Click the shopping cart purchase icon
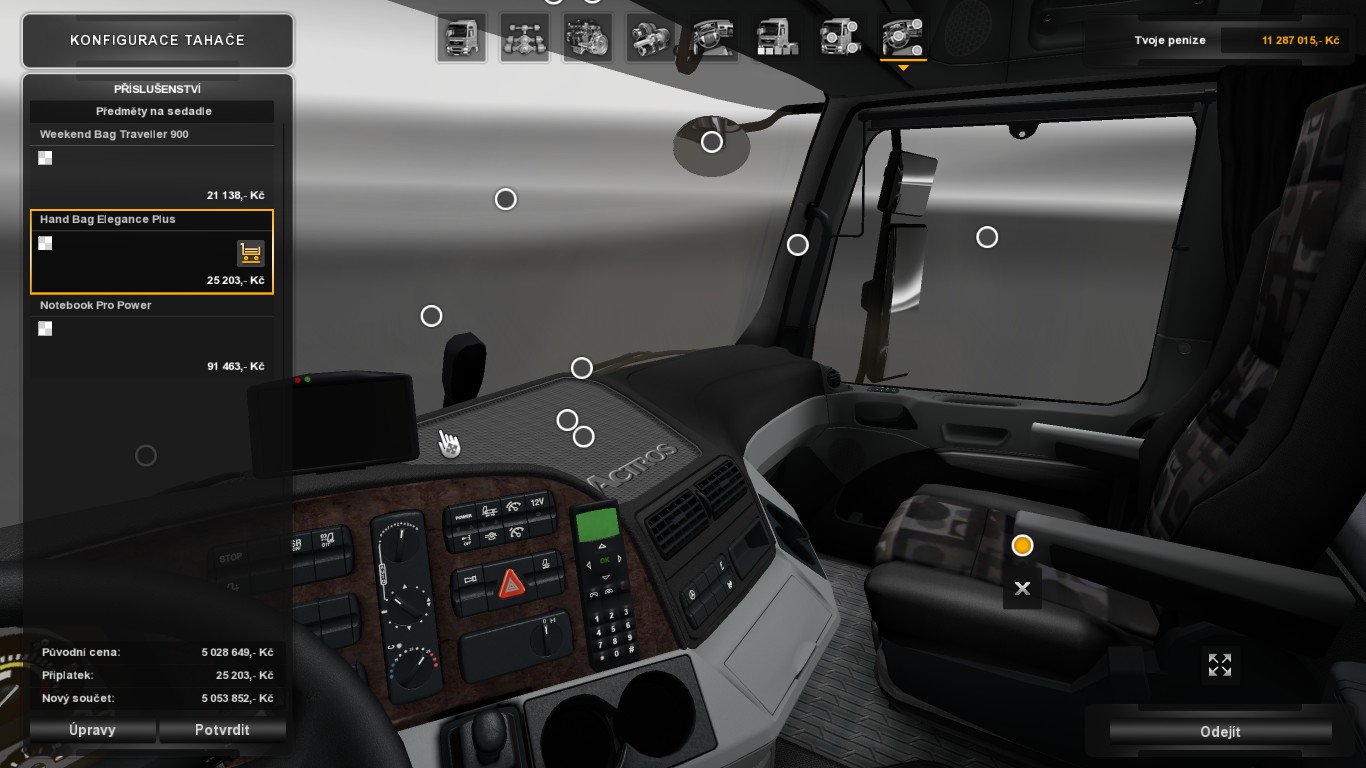 point(250,253)
